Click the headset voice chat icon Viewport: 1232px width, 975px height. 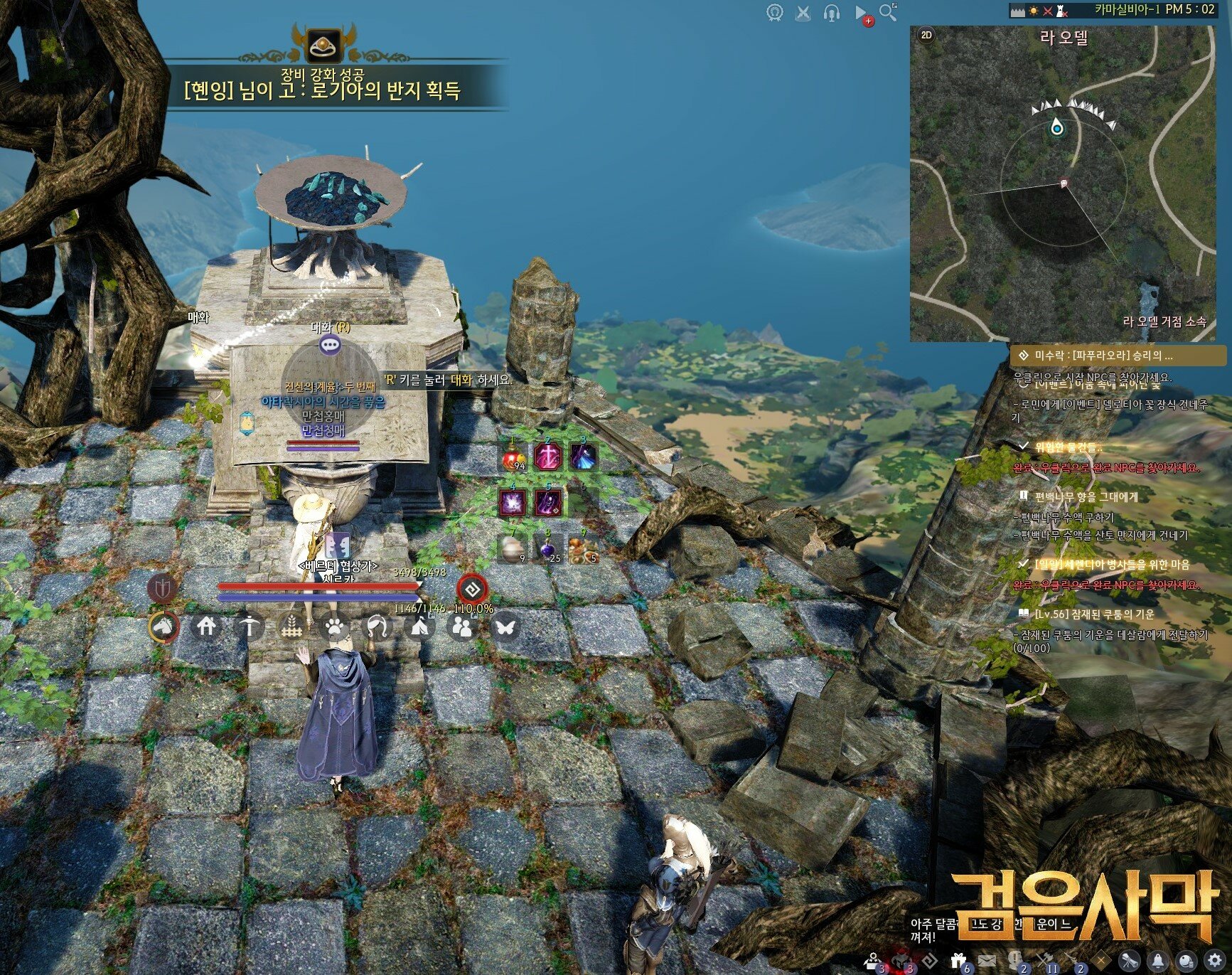[x=831, y=13]
